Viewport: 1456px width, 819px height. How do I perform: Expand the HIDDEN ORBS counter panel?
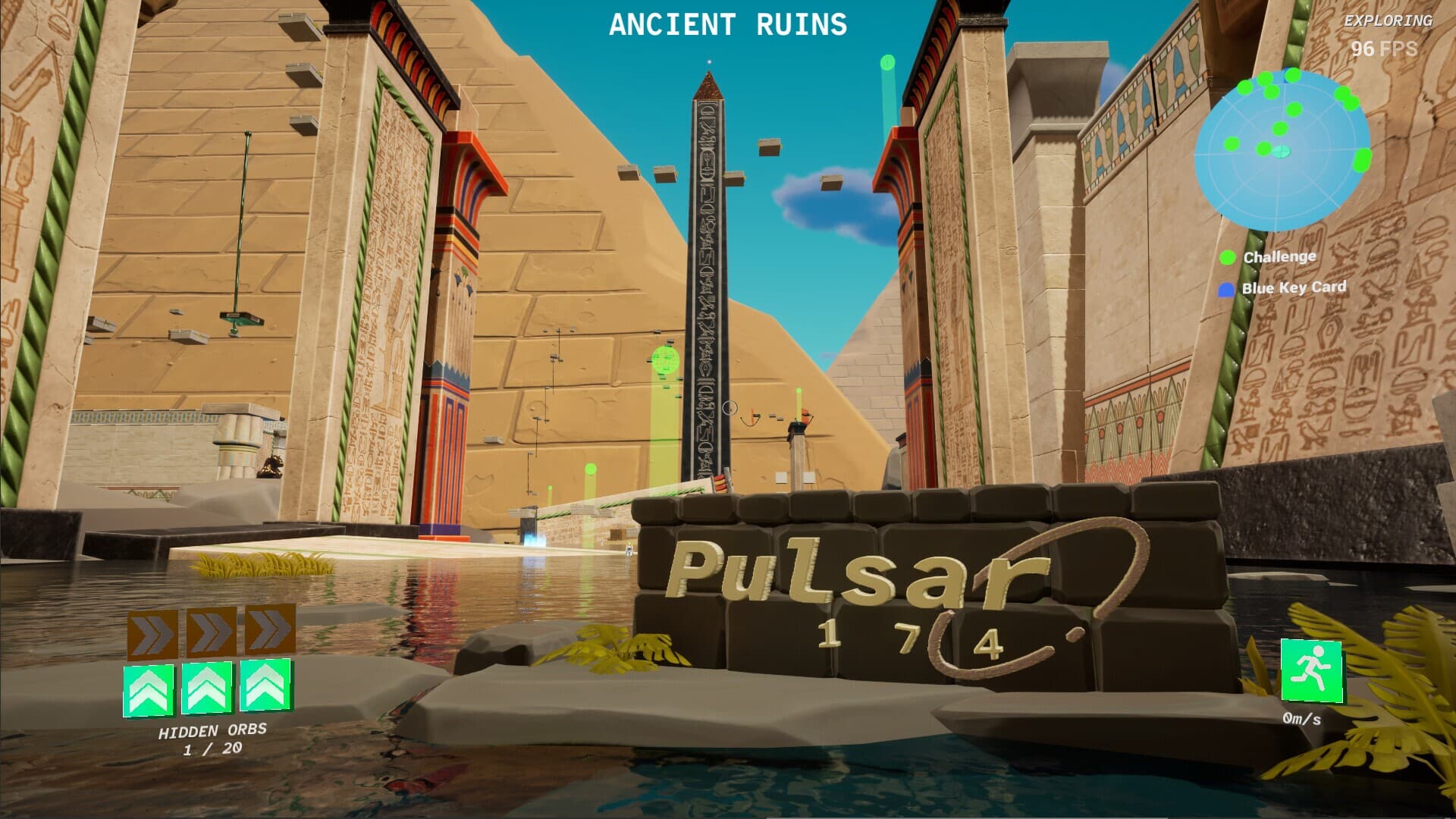pos(212,739)
